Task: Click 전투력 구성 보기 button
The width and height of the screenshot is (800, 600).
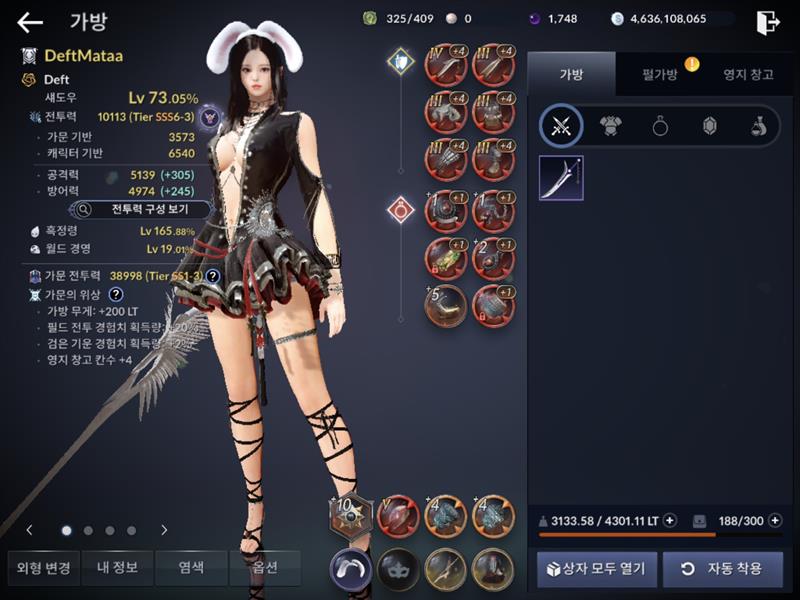Action: click(141, 210)
